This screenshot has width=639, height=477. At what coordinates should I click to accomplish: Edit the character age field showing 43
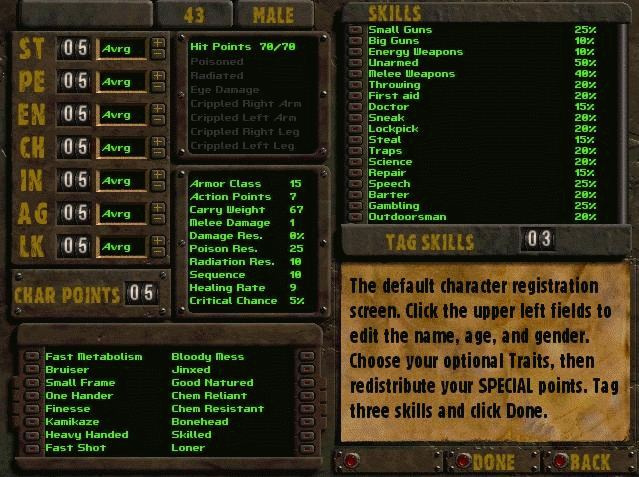193,14
